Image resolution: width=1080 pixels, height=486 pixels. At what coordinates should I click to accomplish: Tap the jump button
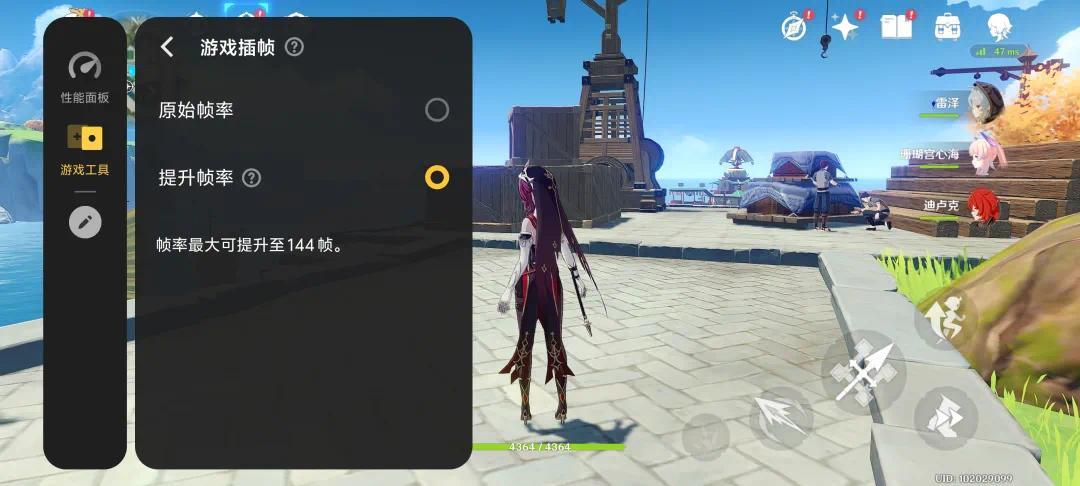(x=945, y=318)
